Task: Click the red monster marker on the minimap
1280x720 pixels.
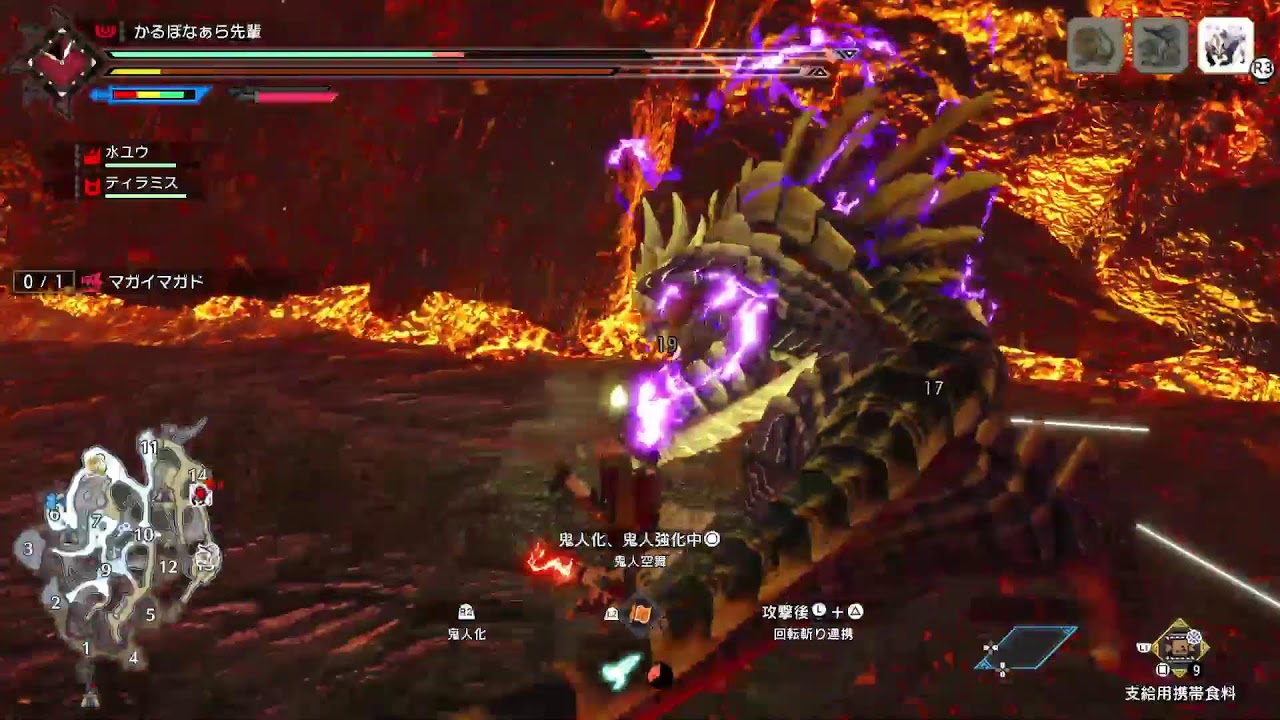Action: click(201, 494)
